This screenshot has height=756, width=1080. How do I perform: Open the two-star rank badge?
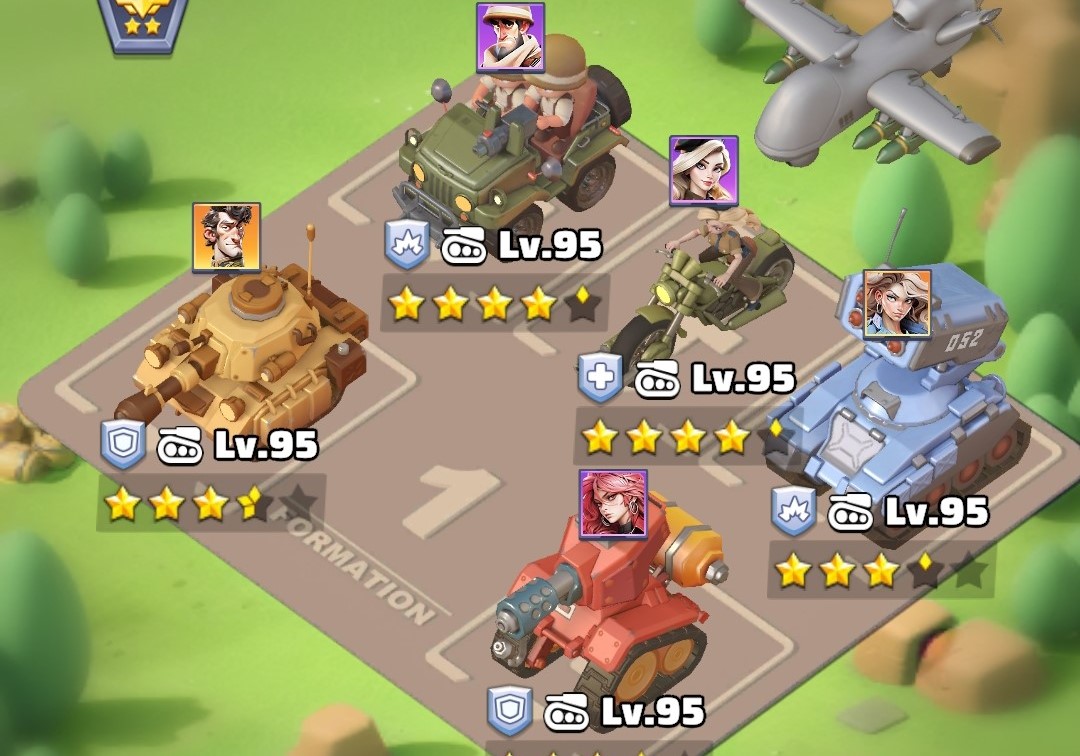point(143,22)
